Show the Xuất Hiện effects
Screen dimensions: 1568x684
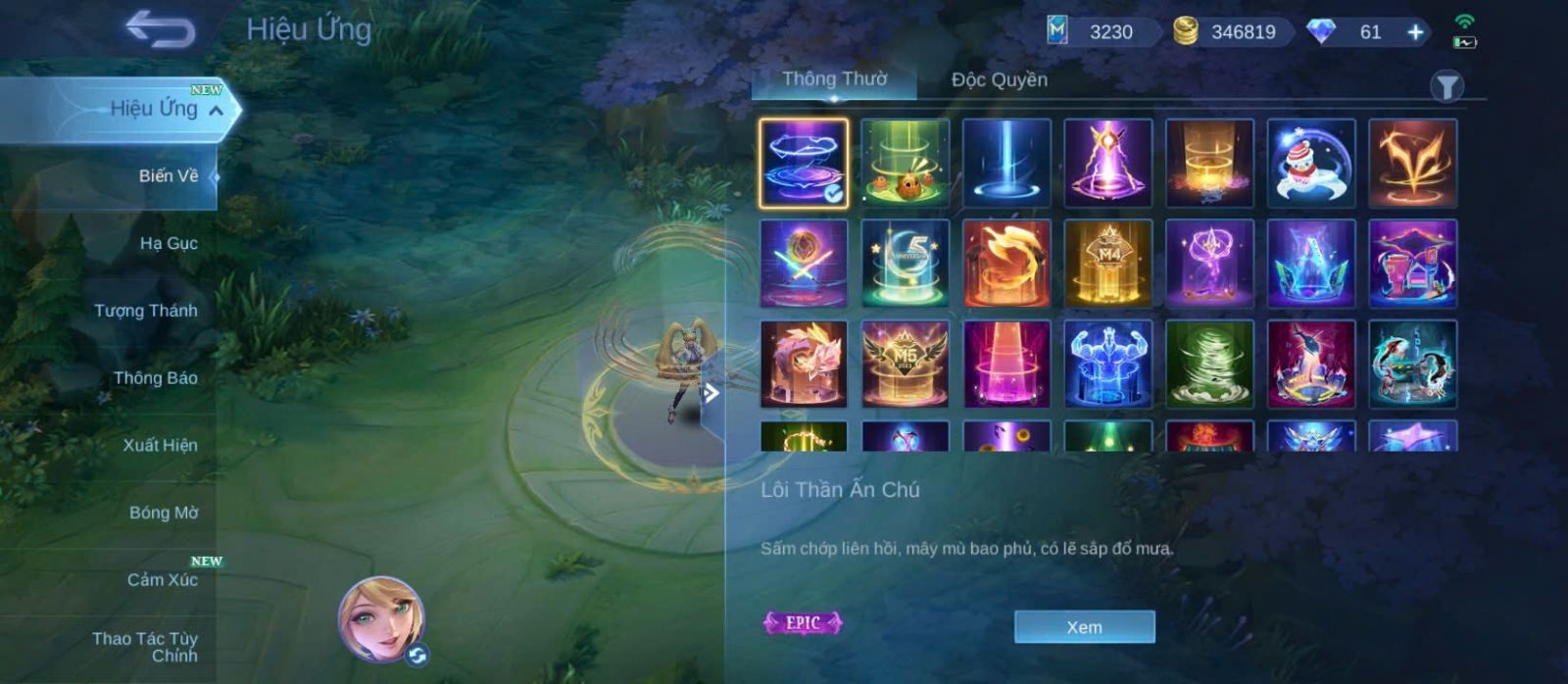tap(160, 445)
